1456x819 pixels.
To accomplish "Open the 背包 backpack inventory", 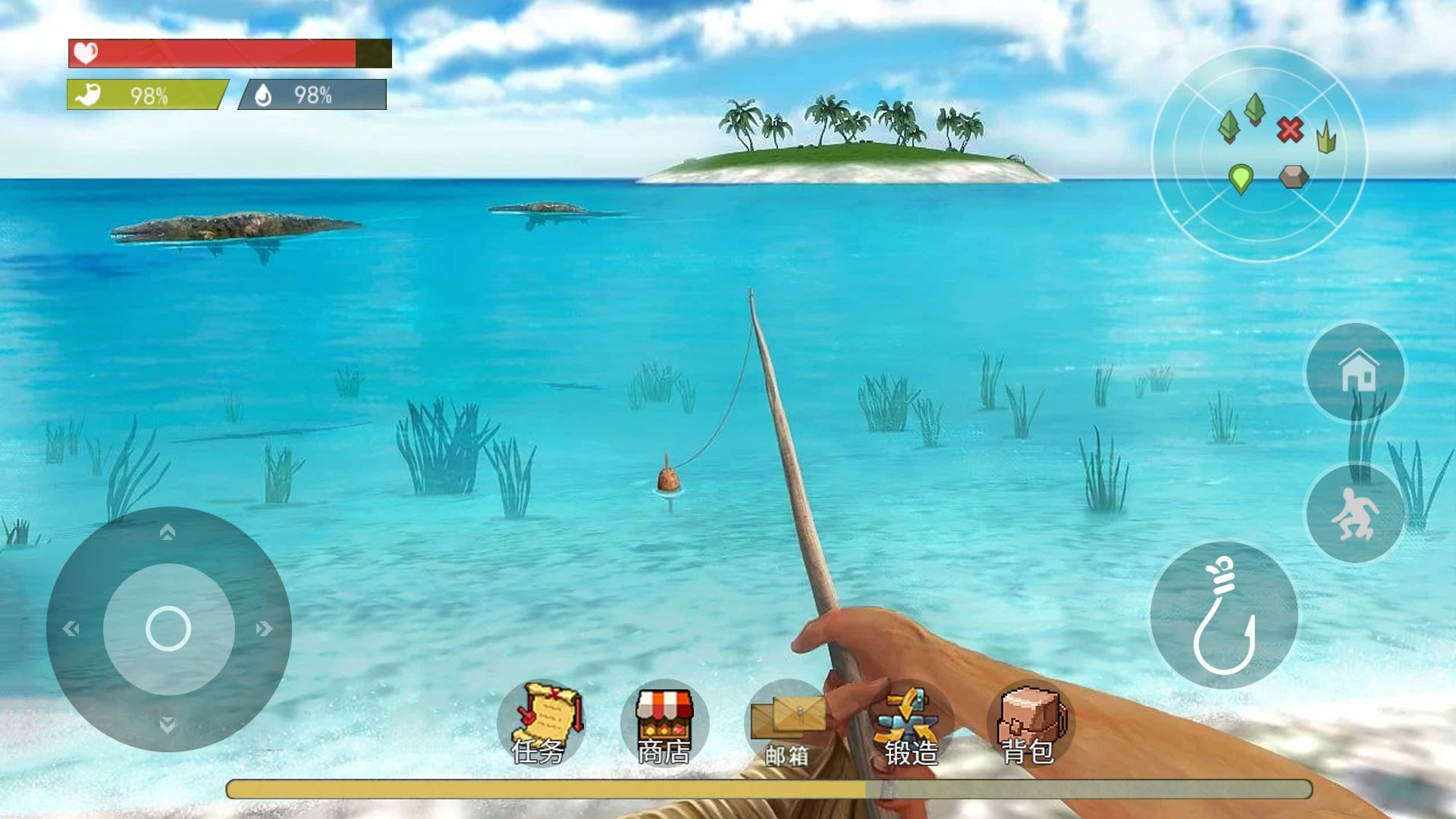I will [x=1030, y=723].
